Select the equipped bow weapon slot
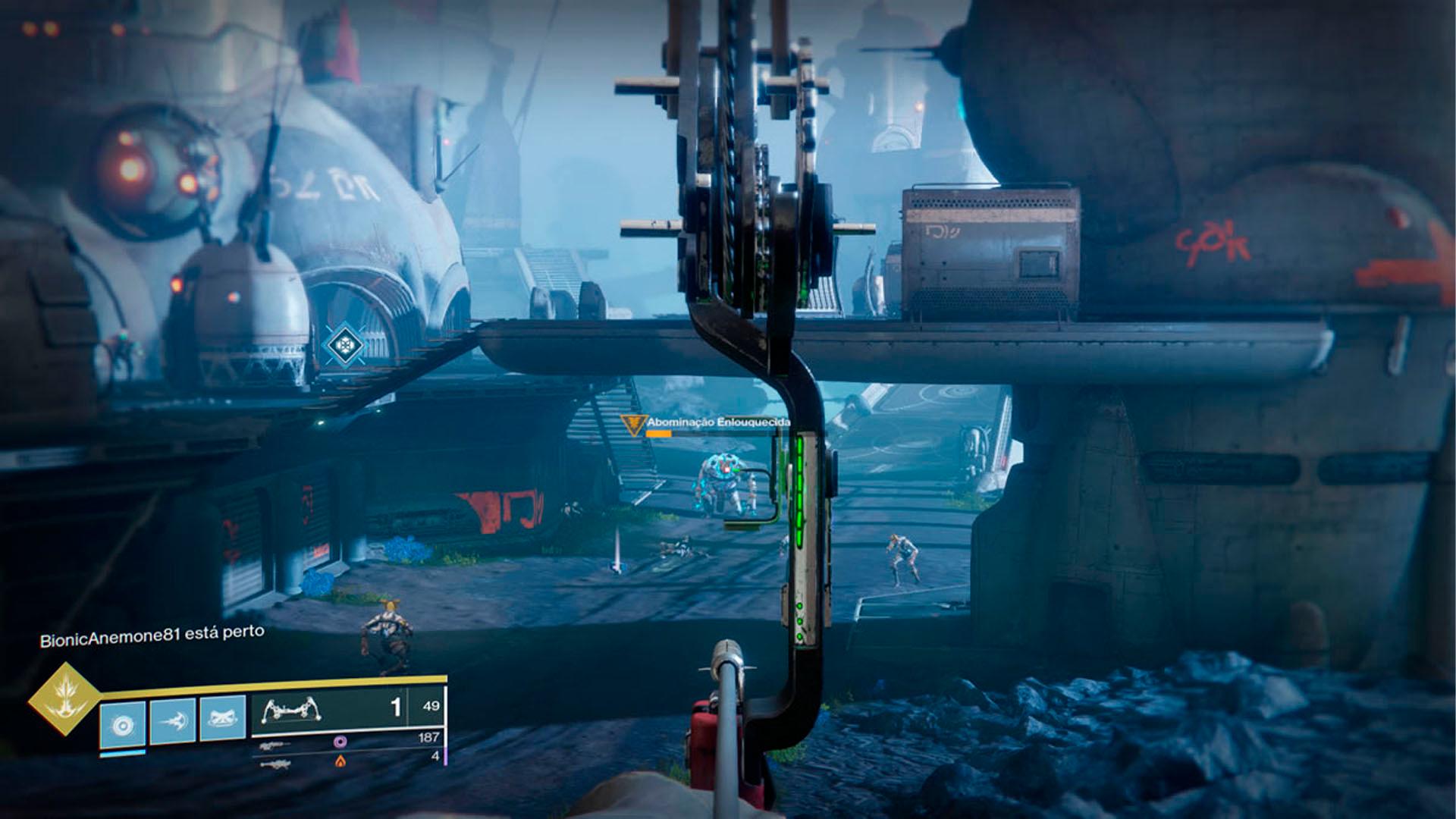The image size is (1456, 819). pos(329,711)
